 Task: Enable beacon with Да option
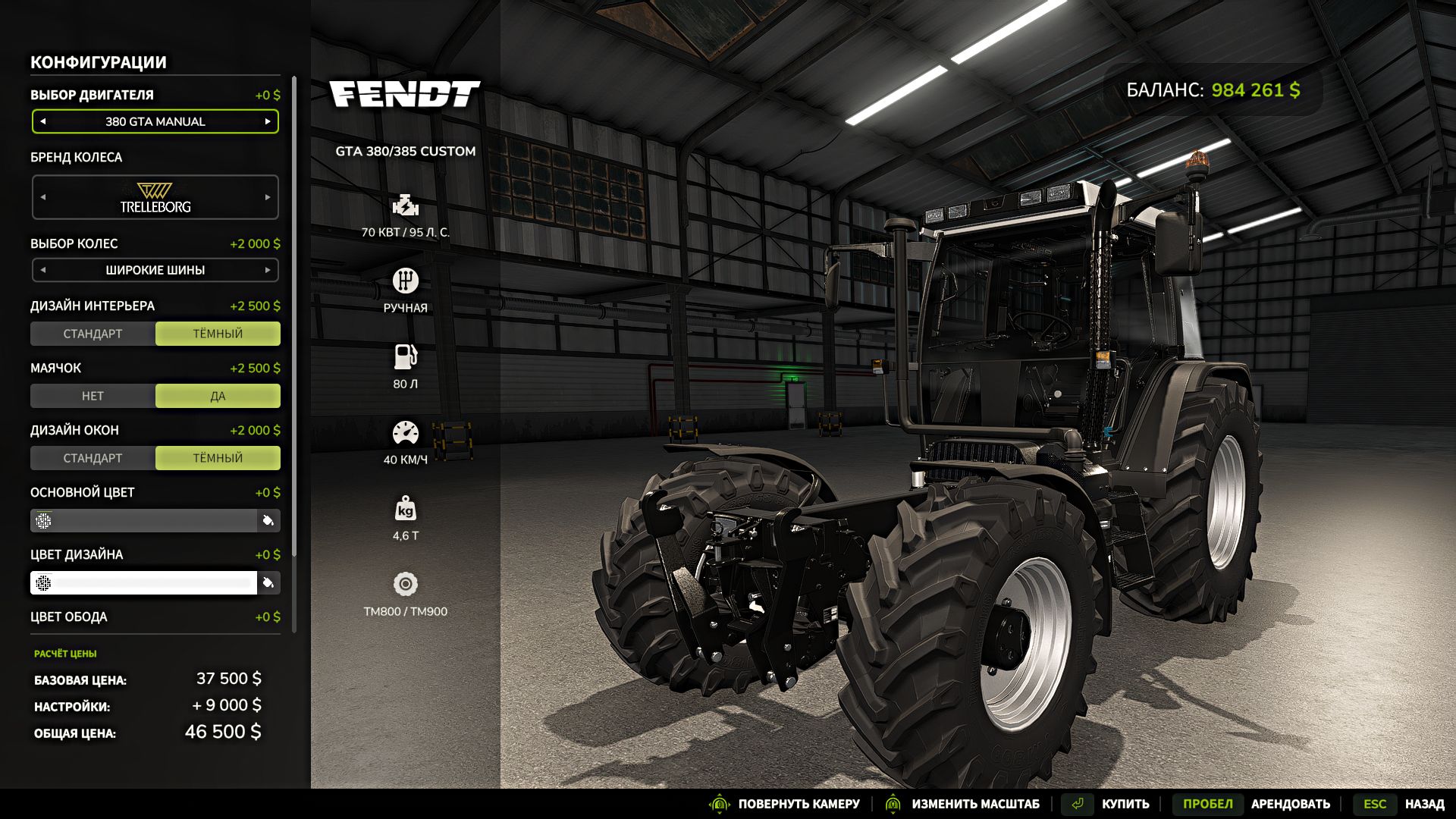coord(218,396)
